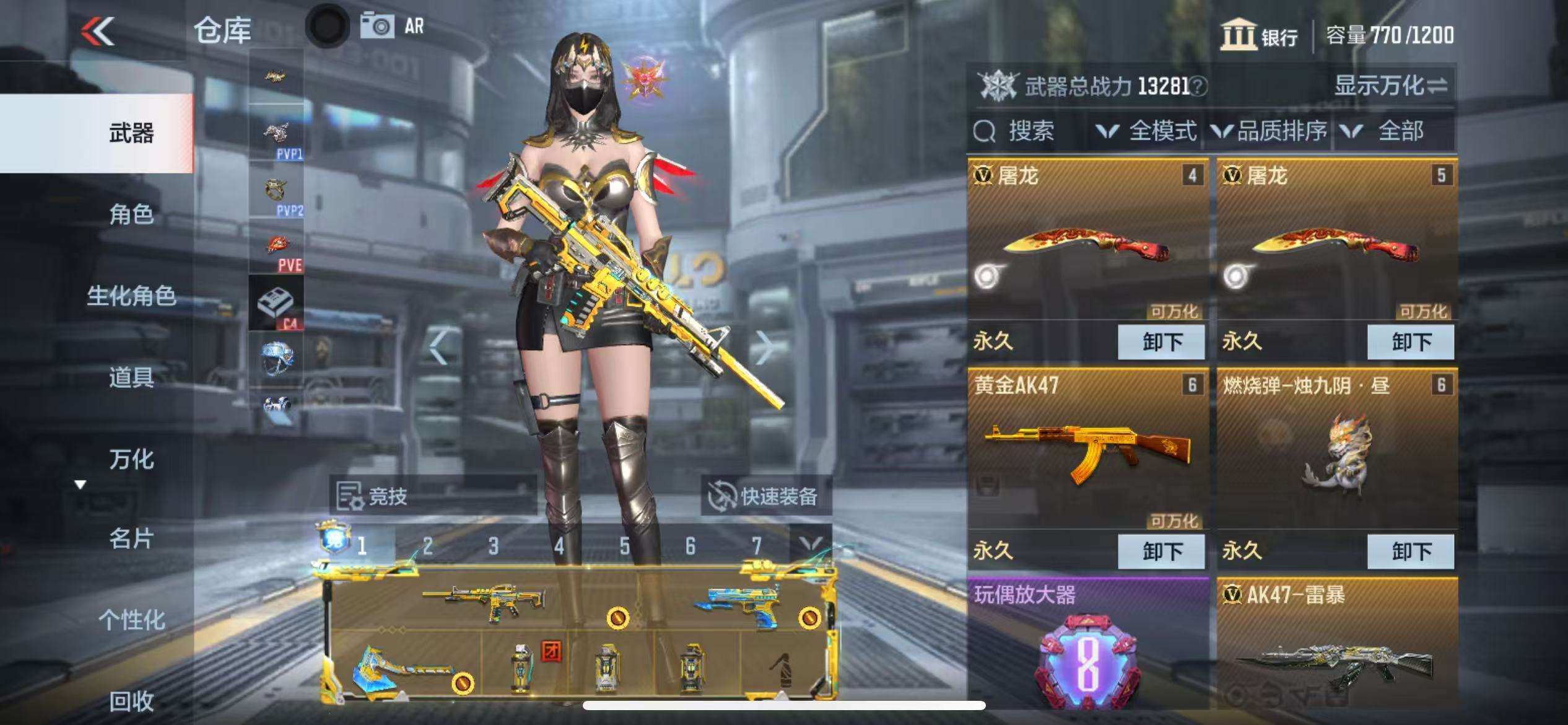Open the 生化角色 category
This screenshot has height=725, width=1568.
[131, 296]
